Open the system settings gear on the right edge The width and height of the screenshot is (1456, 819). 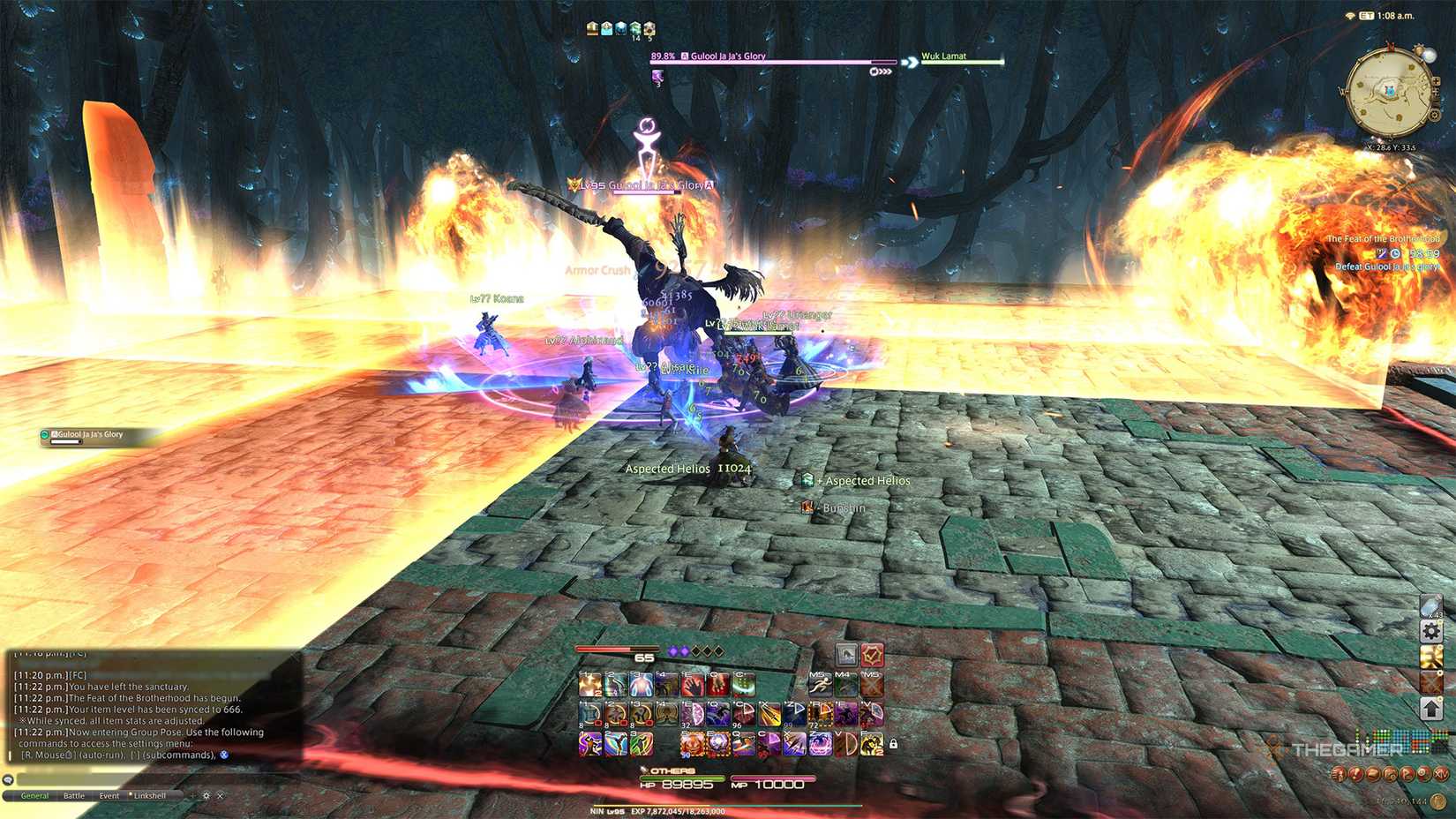[x=1430, y=630]
